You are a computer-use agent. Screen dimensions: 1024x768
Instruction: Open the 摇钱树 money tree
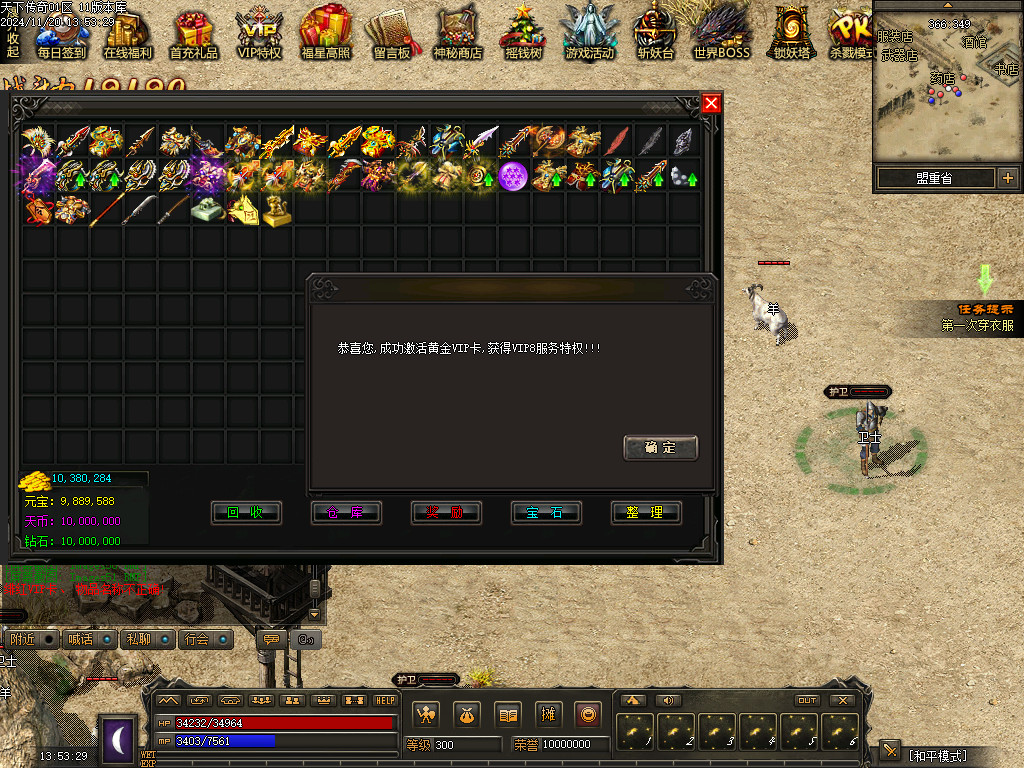pyautogui.click(x=522, y=34)
